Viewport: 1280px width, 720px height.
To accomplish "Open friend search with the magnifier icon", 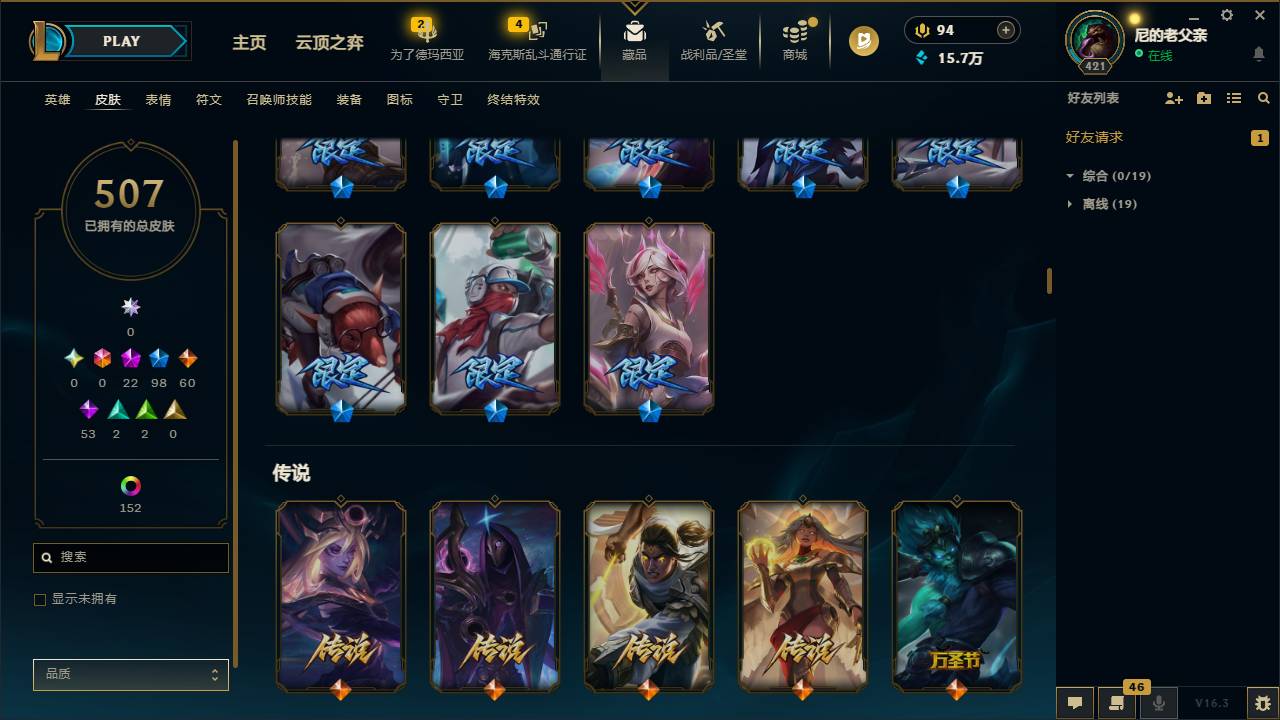I will (1262, 97).
